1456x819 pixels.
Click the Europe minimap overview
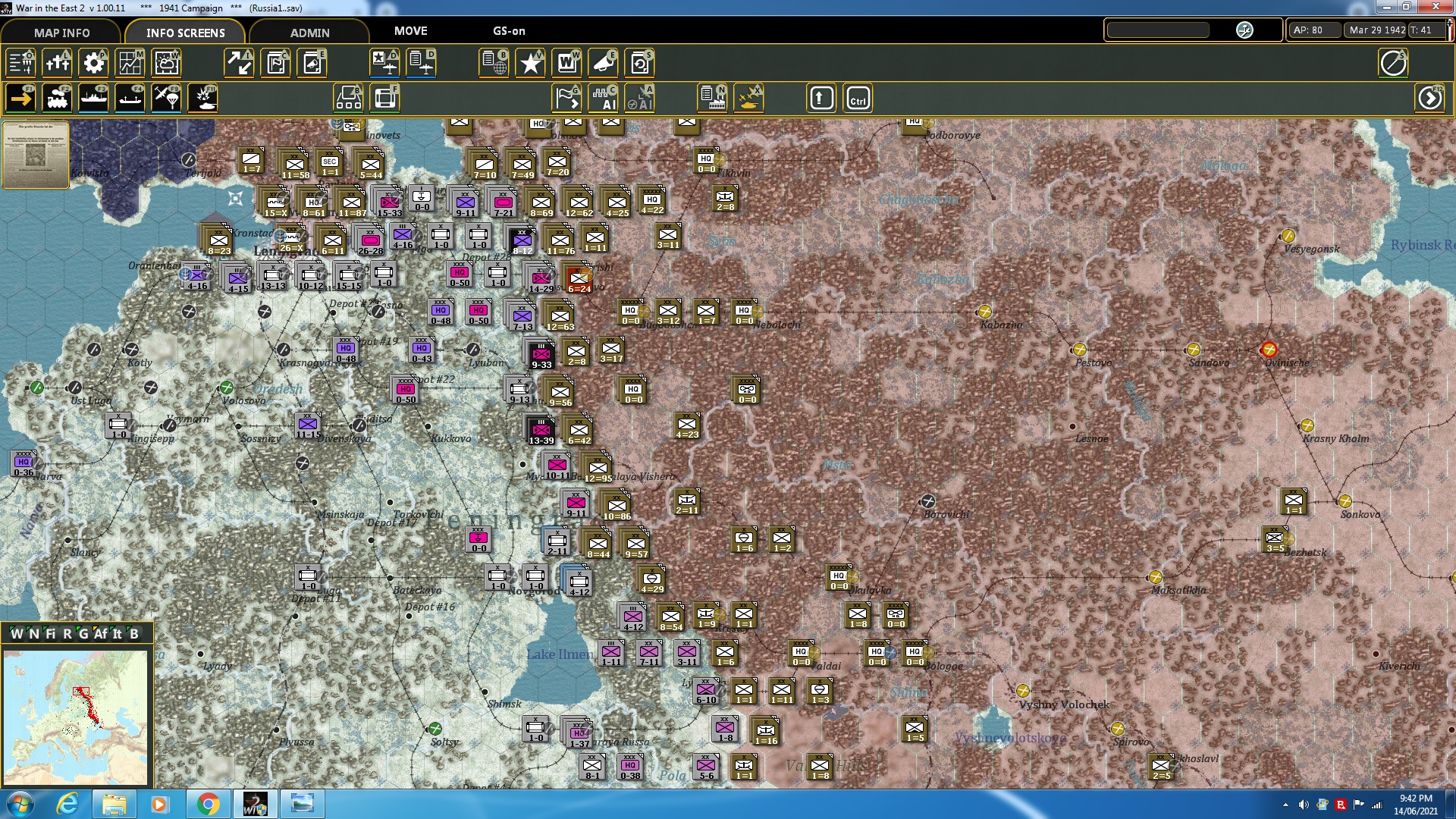click(76, 717)
